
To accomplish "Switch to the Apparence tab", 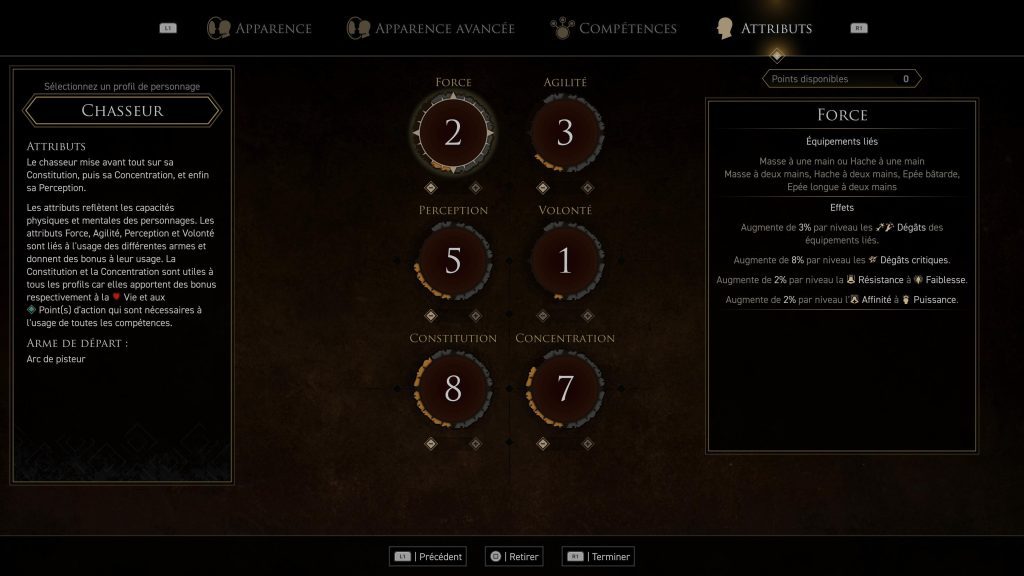I will 260,28.
